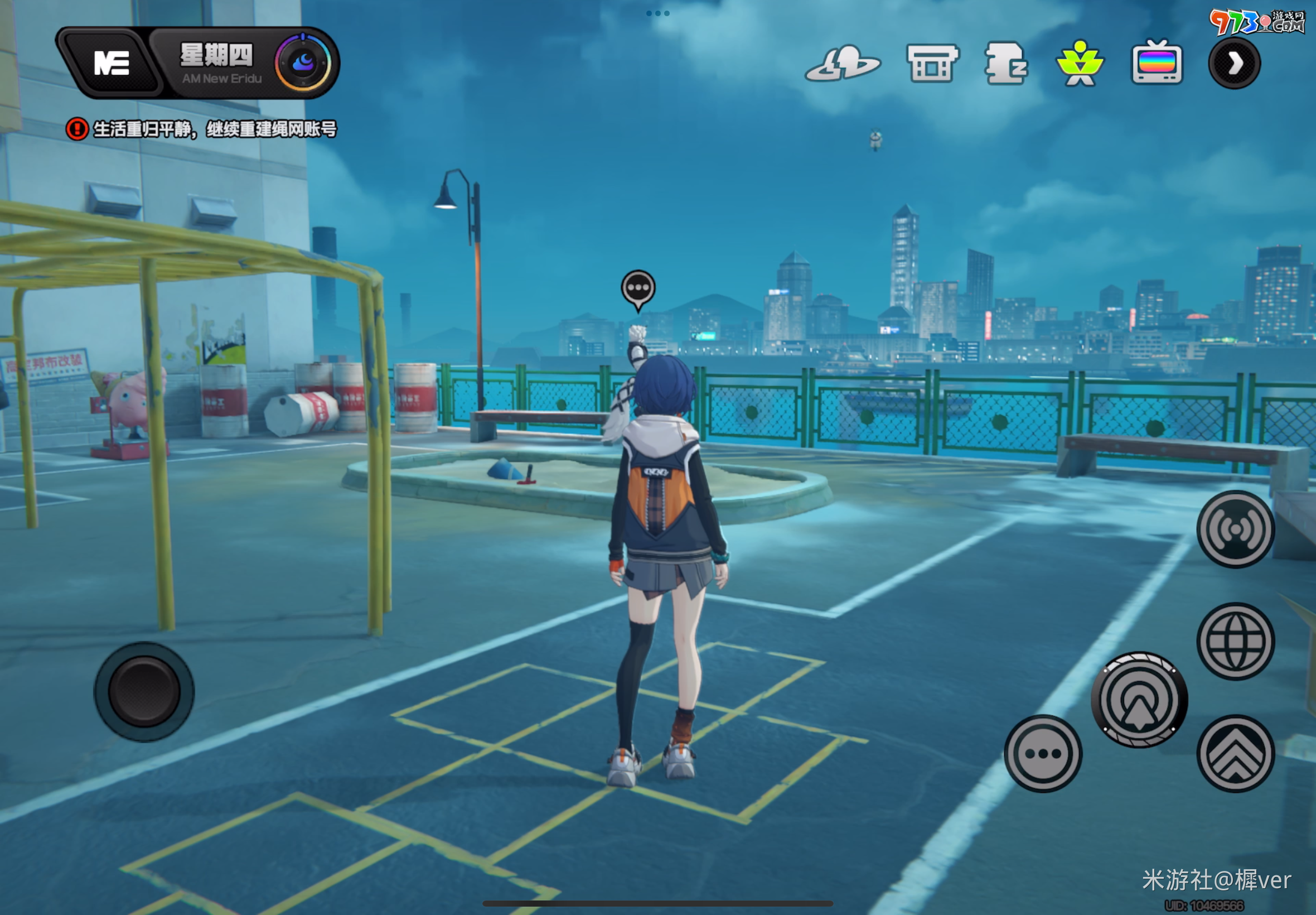
Task: Open the planet and lightning icon
Action: pos(843,64)
